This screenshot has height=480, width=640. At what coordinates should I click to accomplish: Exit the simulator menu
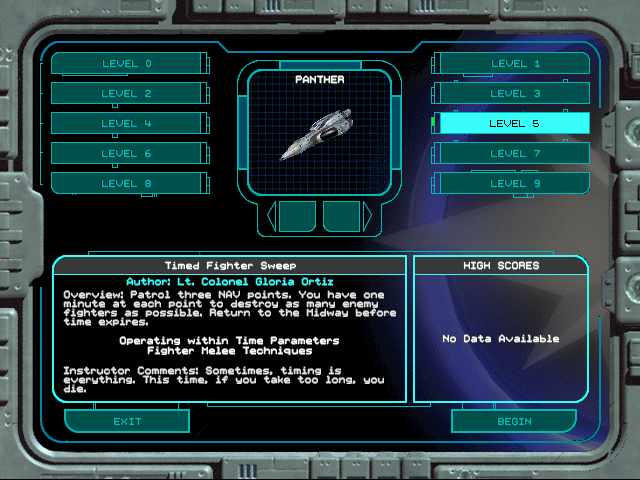tap(127, 421)
